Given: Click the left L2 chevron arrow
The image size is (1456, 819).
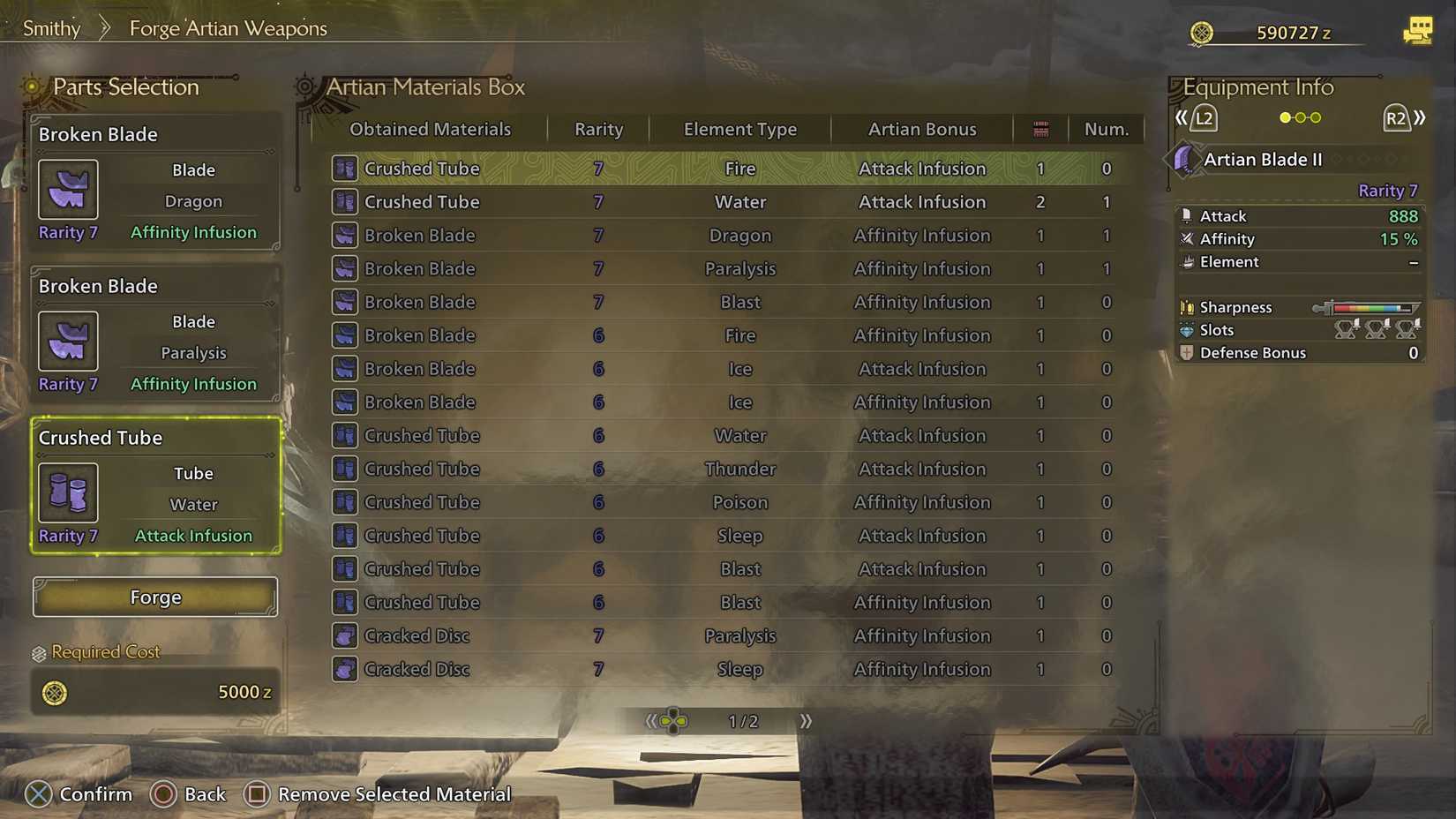Looking at the screenshot, I should coord(1182,116).
